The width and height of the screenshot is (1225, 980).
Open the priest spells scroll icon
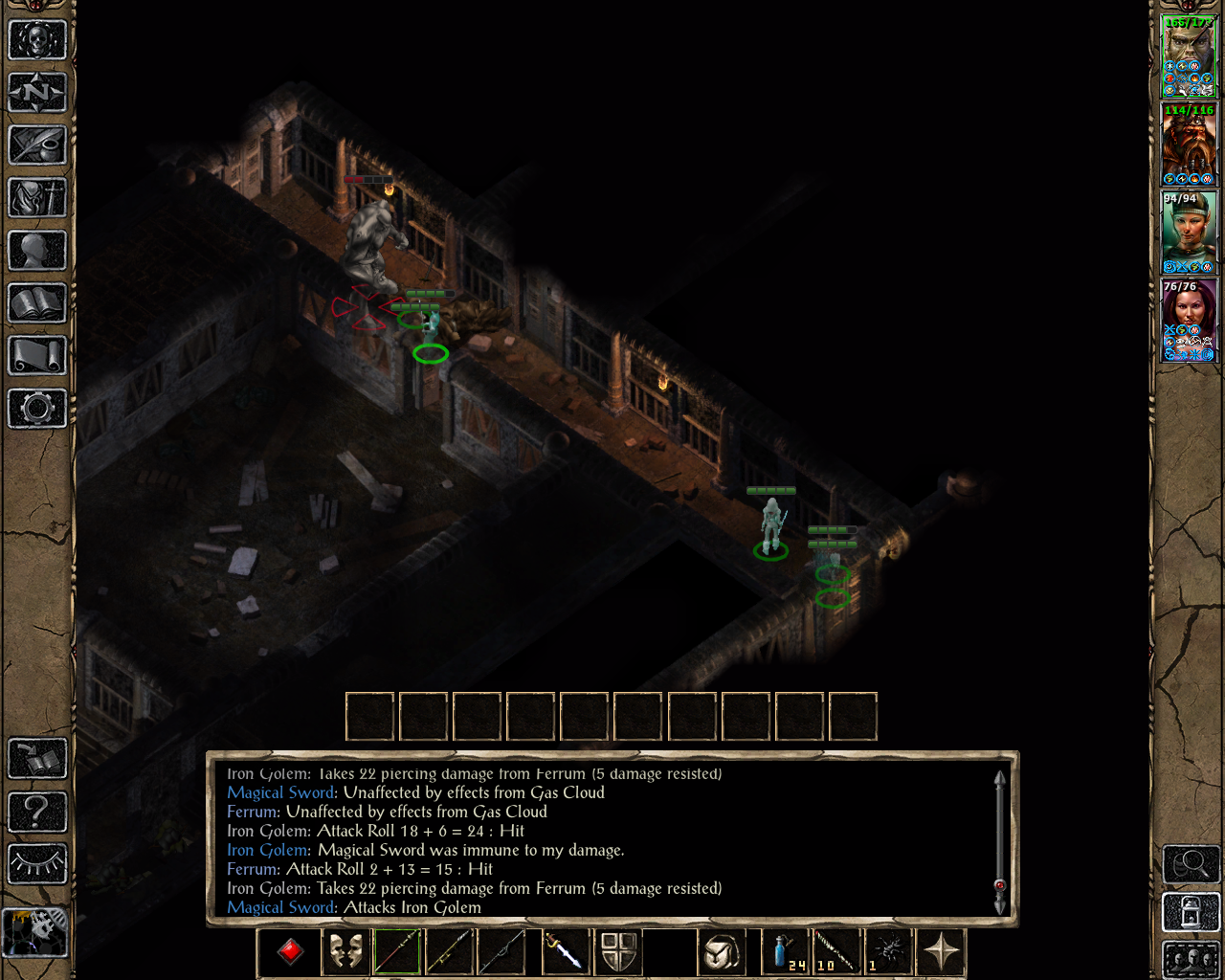(38, 356)
